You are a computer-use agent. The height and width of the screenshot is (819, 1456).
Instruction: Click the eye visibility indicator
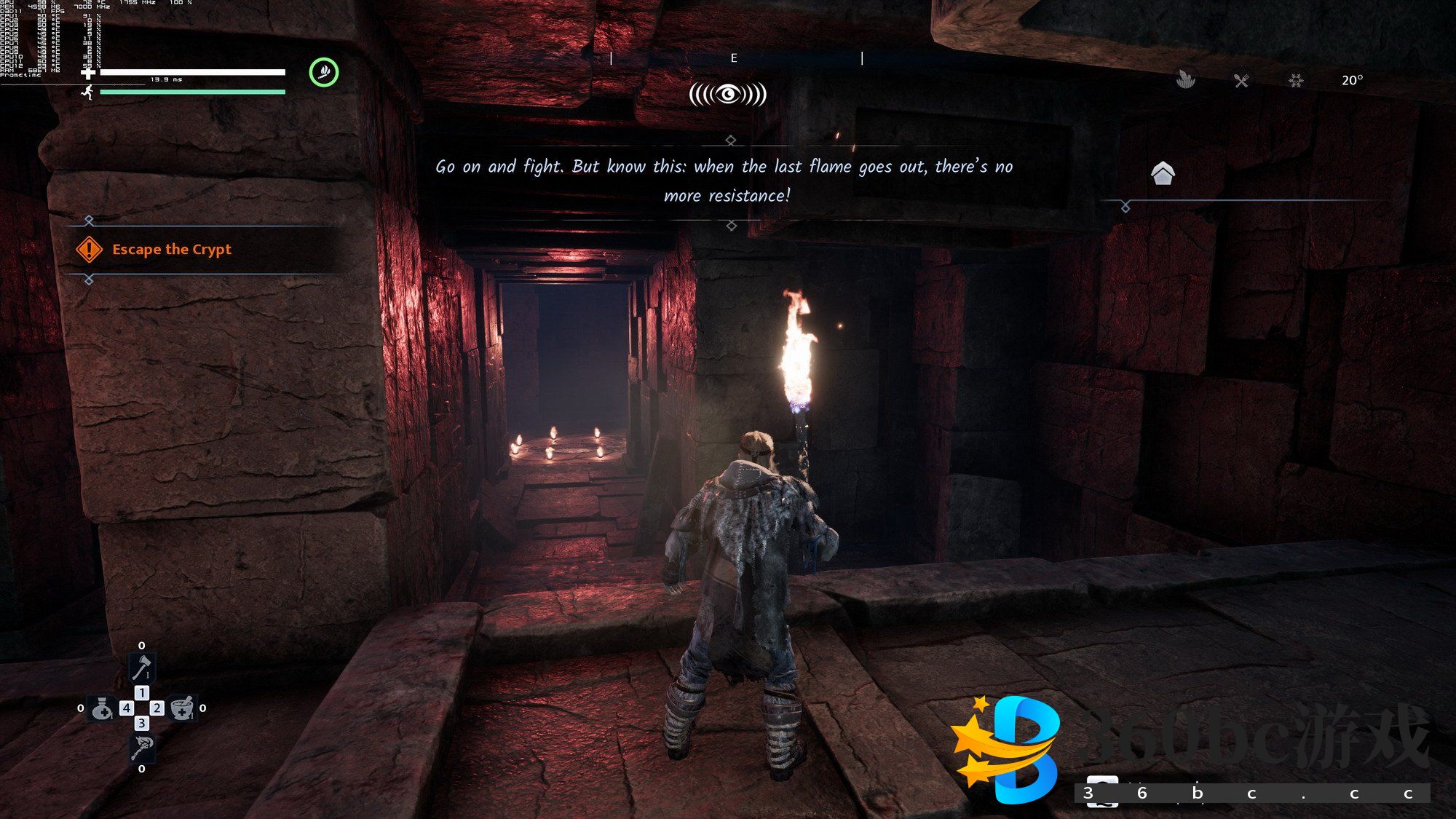(728, 94)
